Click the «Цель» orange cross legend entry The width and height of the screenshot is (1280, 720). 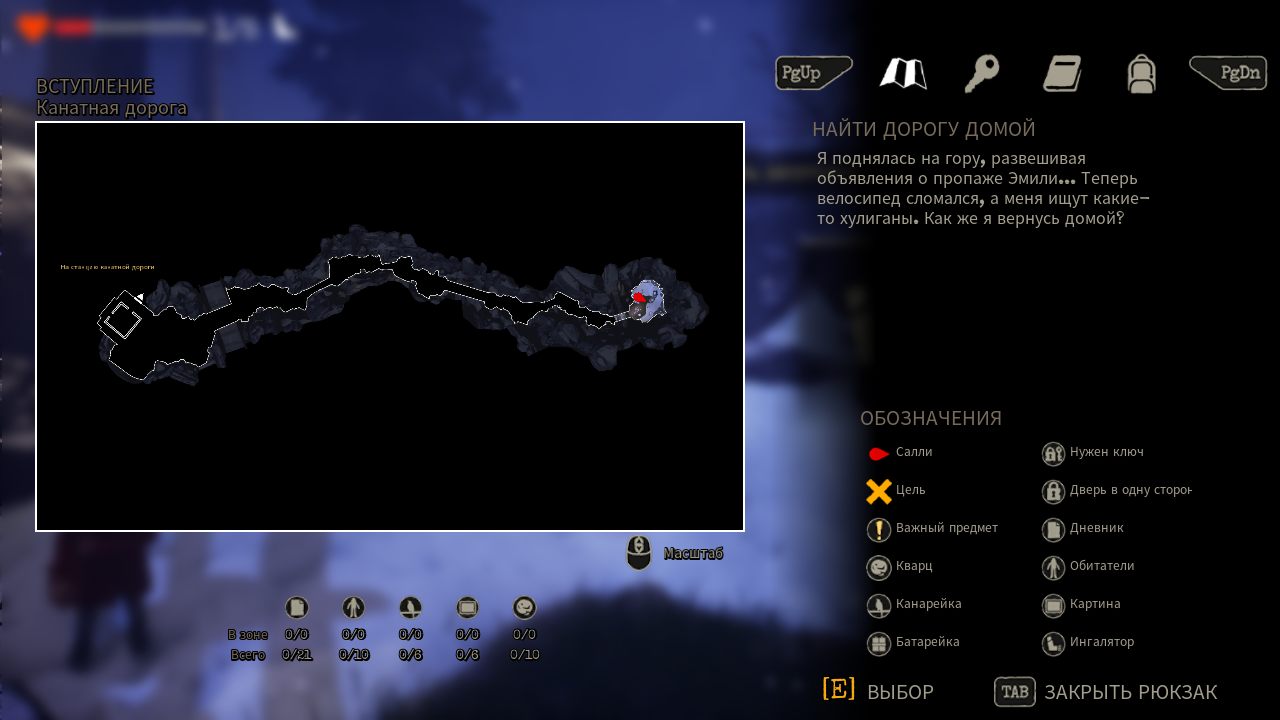point(897,491)
